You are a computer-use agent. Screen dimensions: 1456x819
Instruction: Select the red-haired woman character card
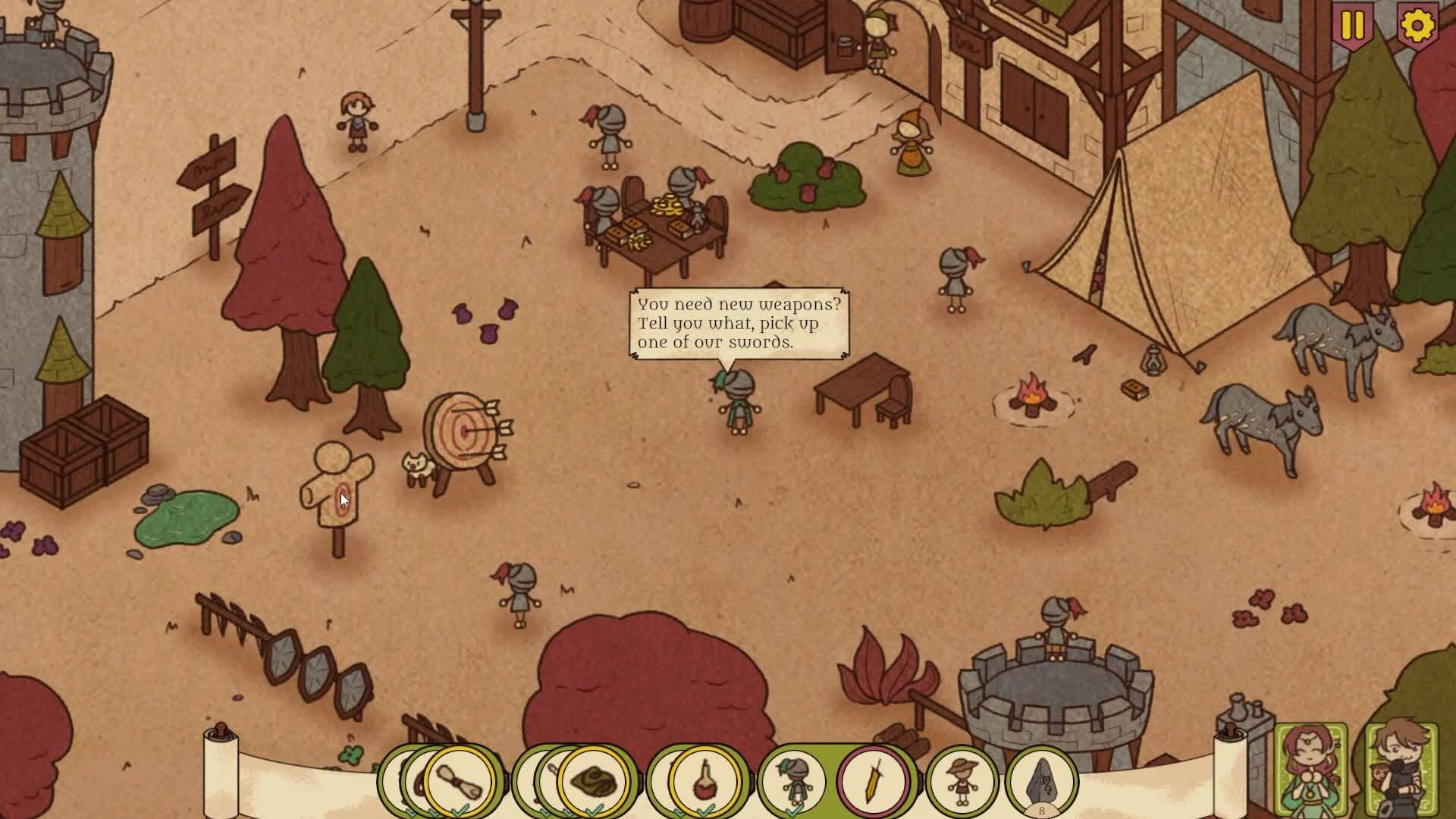(1310, 770)
